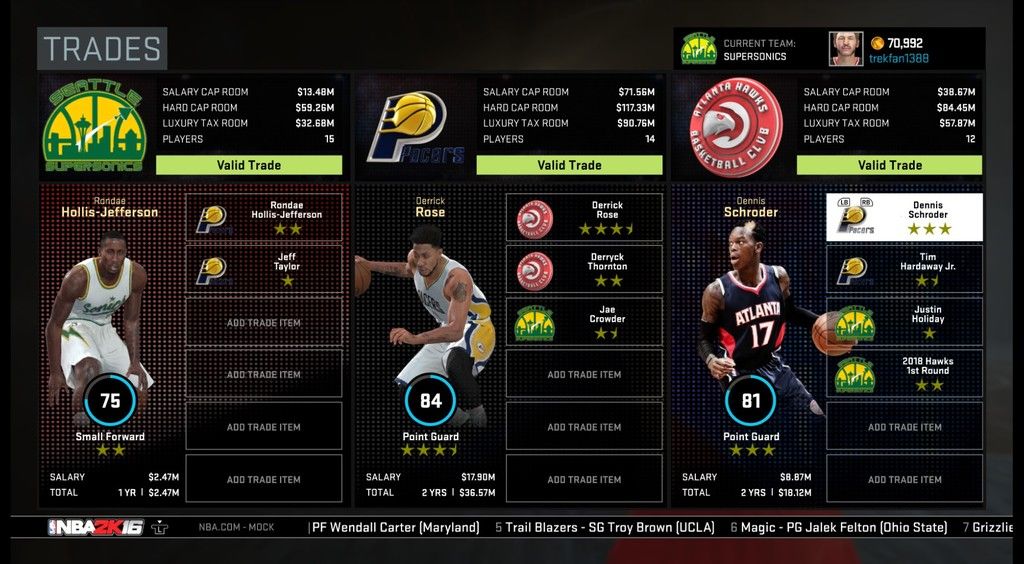
Task: Select the 2018 Hawks 1st Round pick
Action: (x=905, y=374)
